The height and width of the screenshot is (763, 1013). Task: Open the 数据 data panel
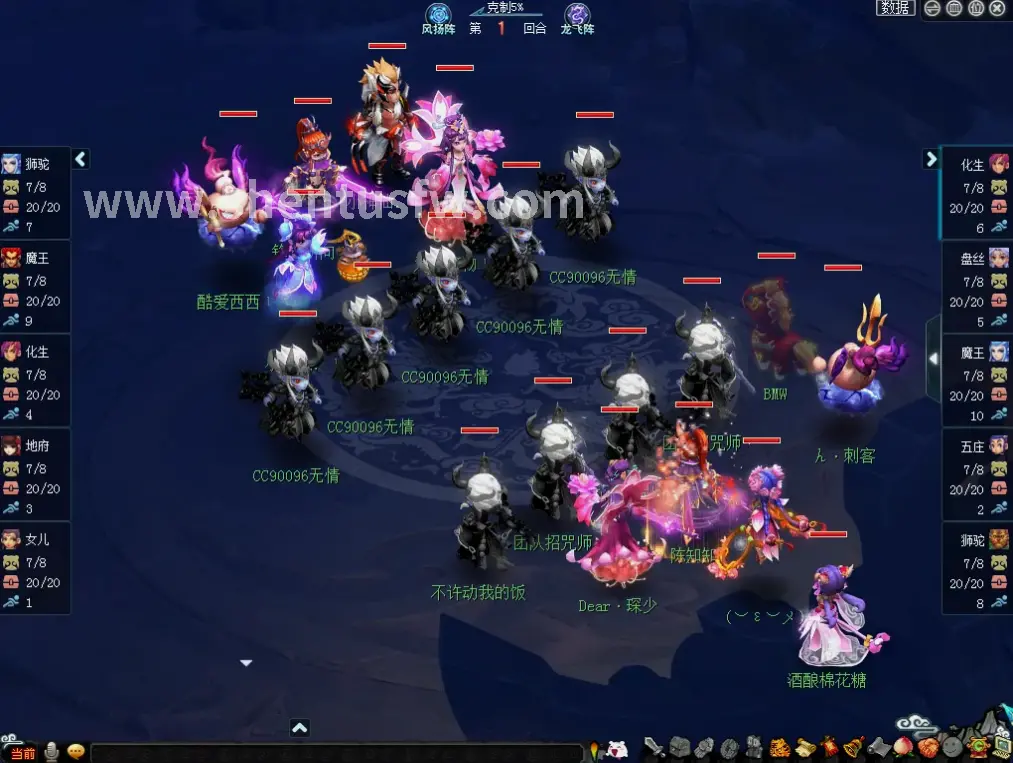pyautogui.click(x=895, y=8)
